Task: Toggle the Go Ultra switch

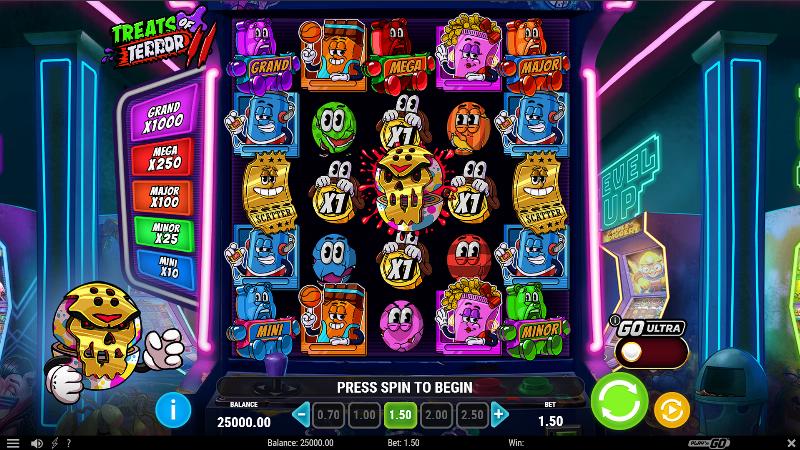Action: (650, 352)
